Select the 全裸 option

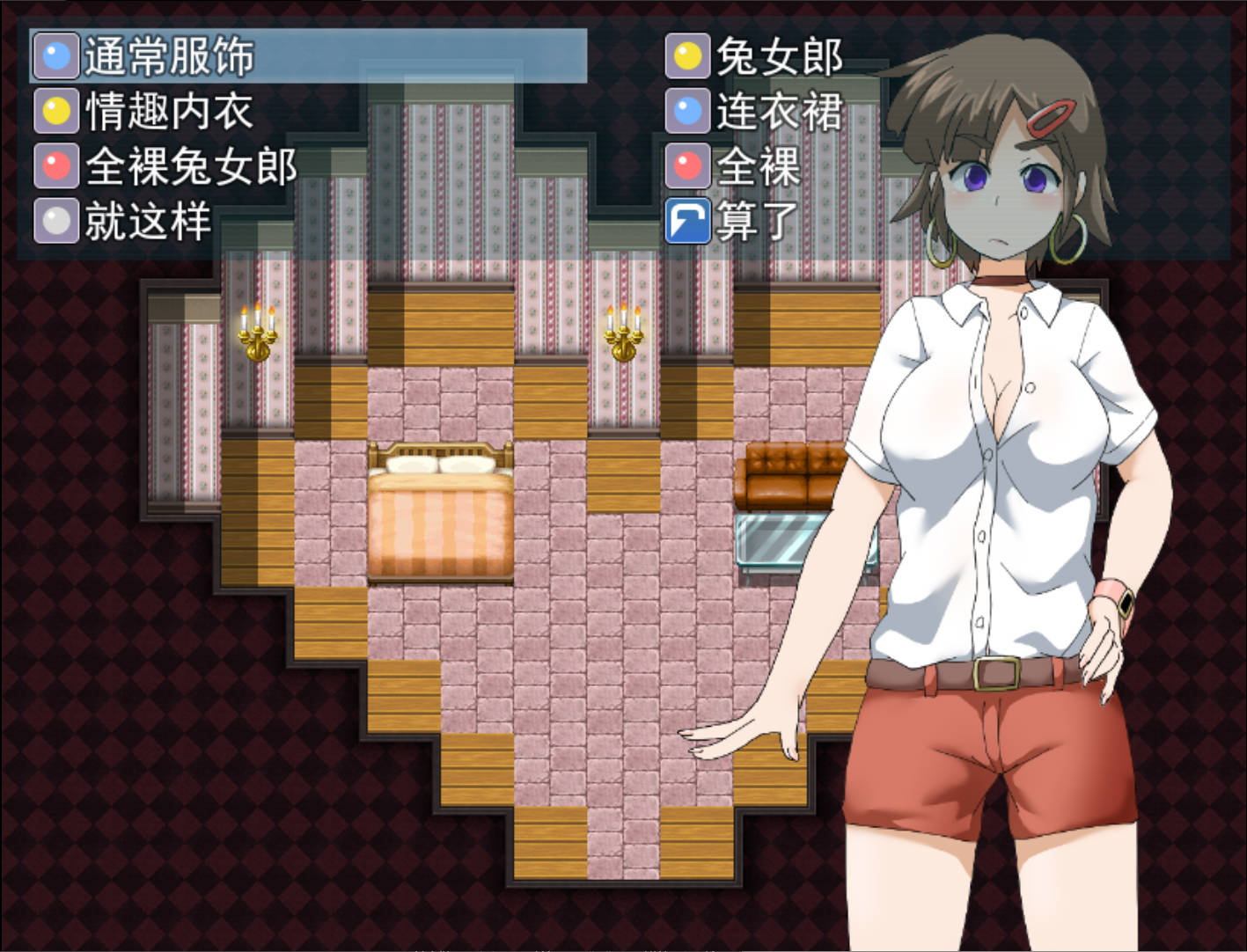click(x=759, y=169)
